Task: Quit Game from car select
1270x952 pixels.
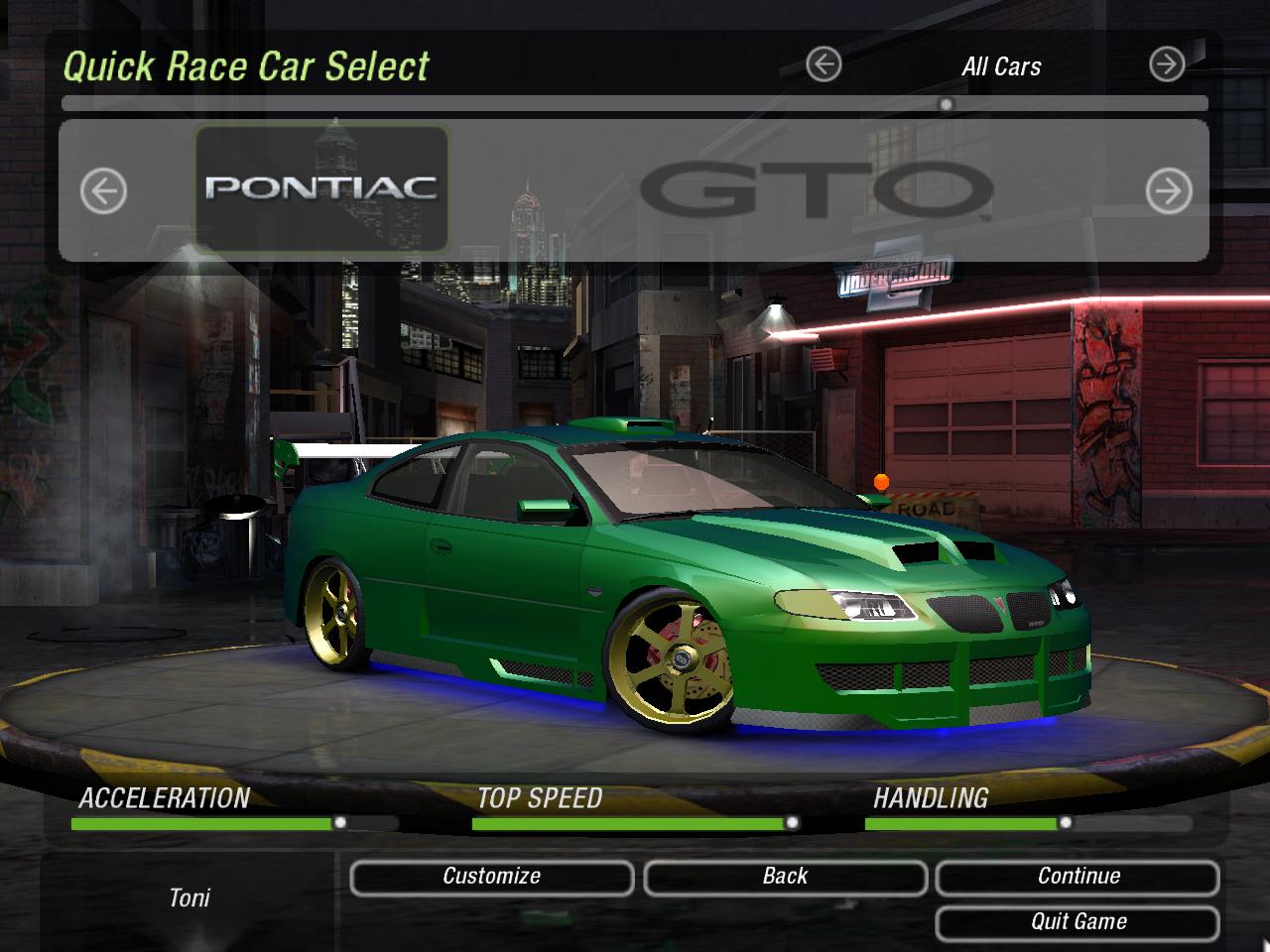Action: 1078,922
